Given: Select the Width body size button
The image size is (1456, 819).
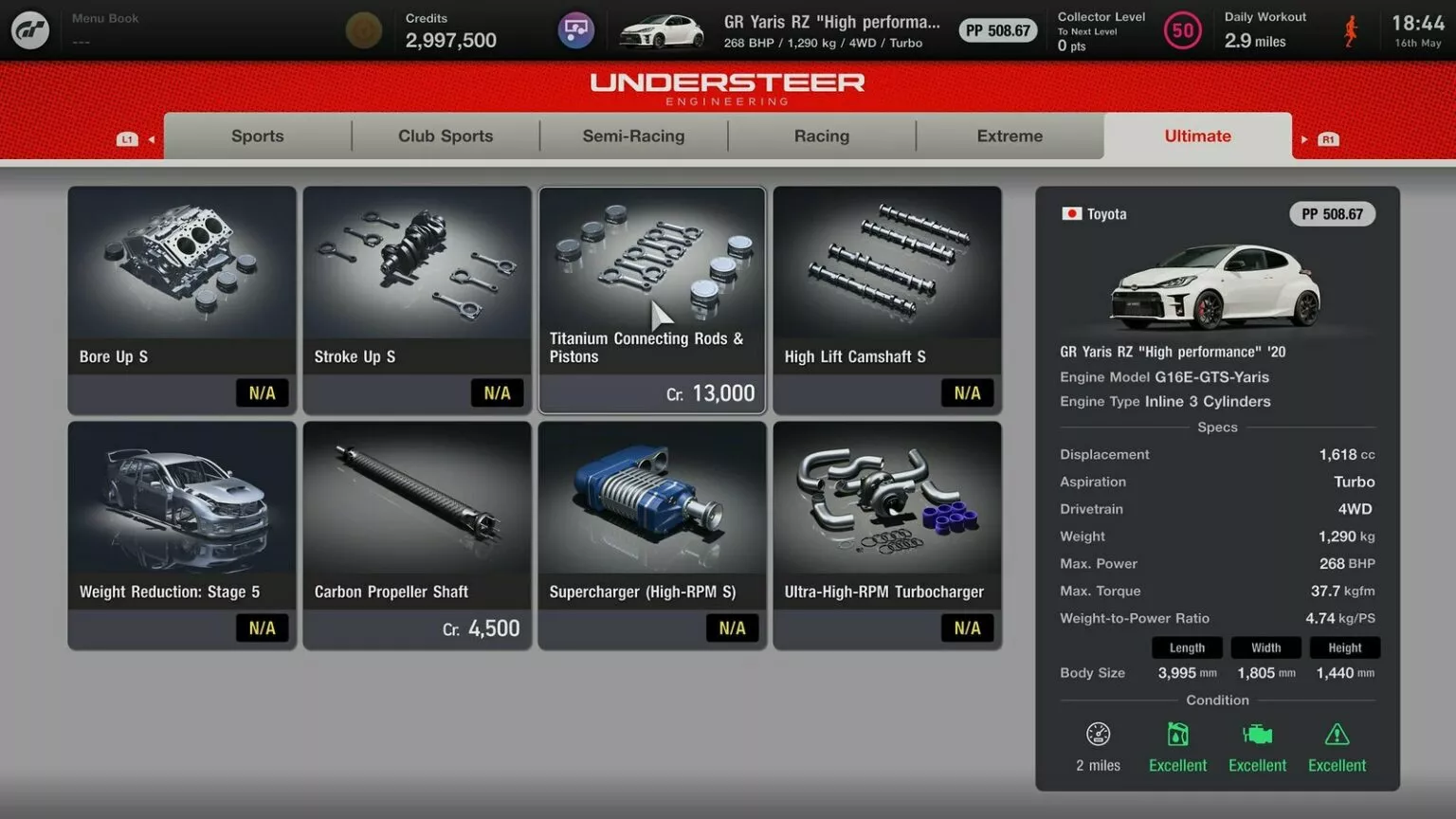Looking at the screenshot, I should pos(1265,647).
